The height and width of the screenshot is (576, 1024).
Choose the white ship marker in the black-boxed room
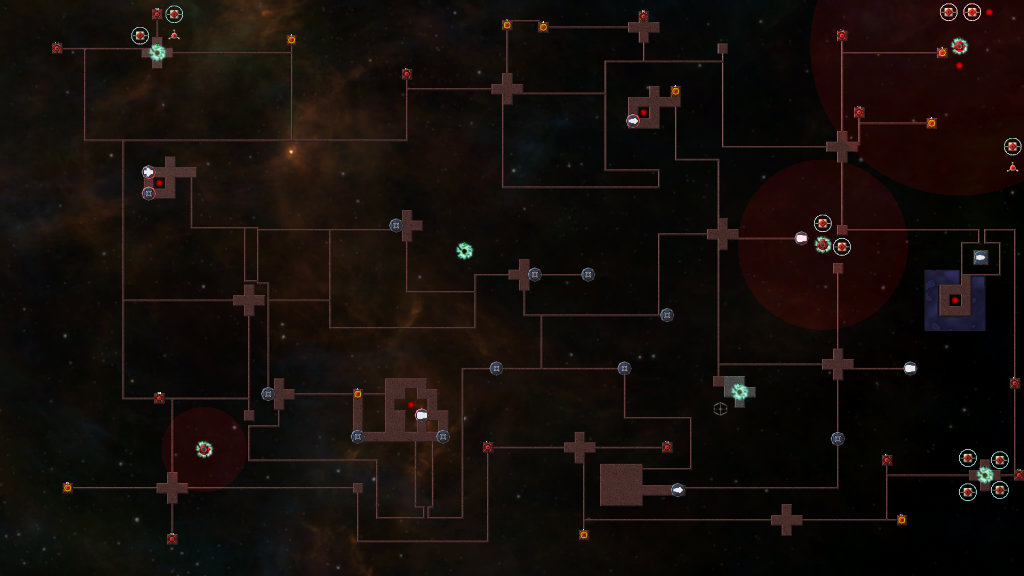[981, 258]
